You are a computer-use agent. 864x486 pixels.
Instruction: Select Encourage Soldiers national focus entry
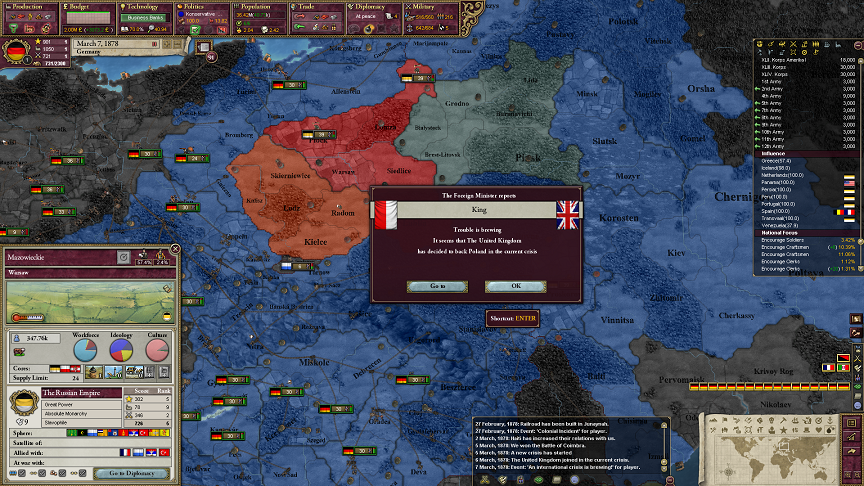click(785, 240)
